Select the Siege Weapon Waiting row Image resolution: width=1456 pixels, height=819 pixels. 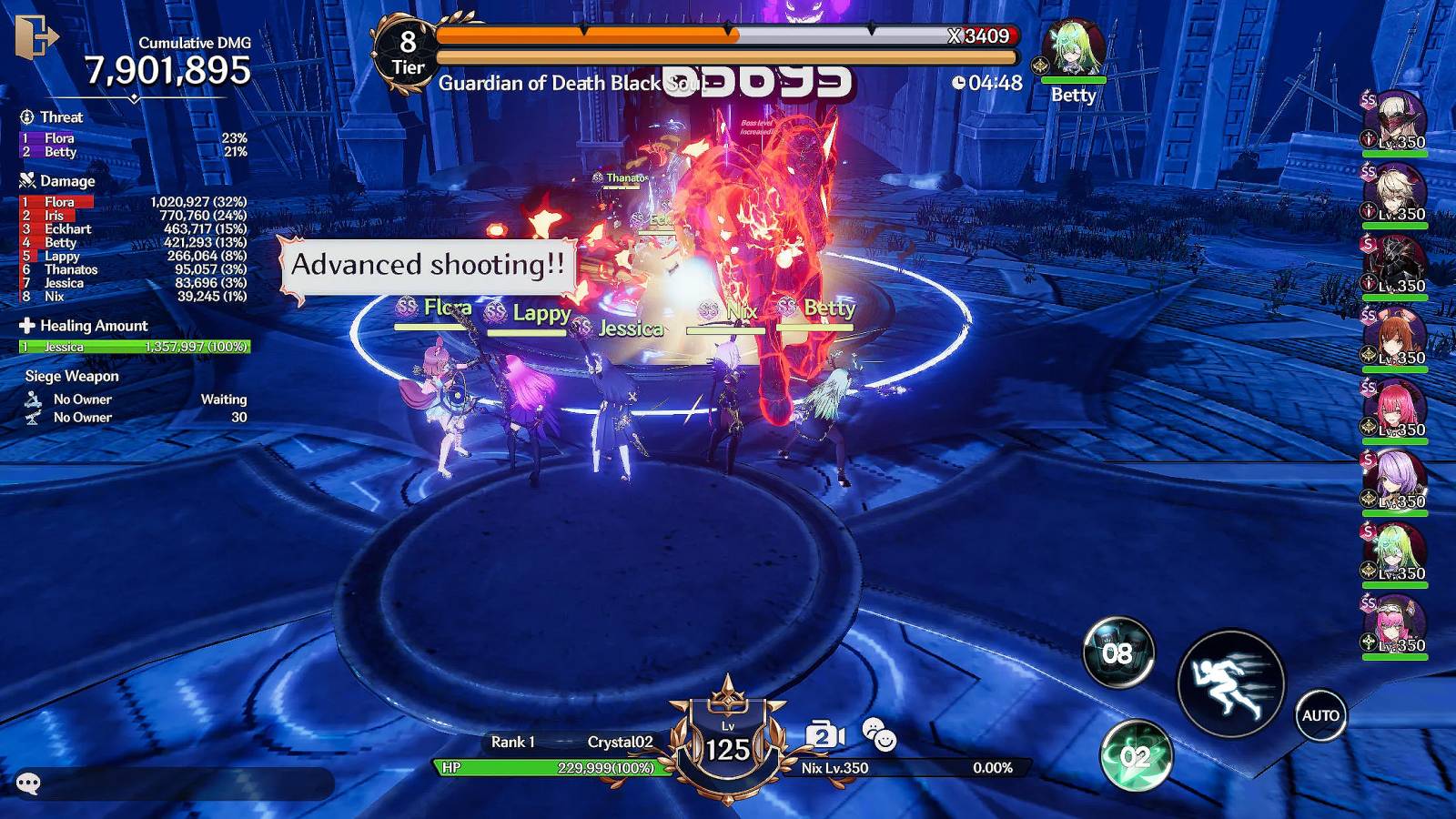(x=136, y=399)
